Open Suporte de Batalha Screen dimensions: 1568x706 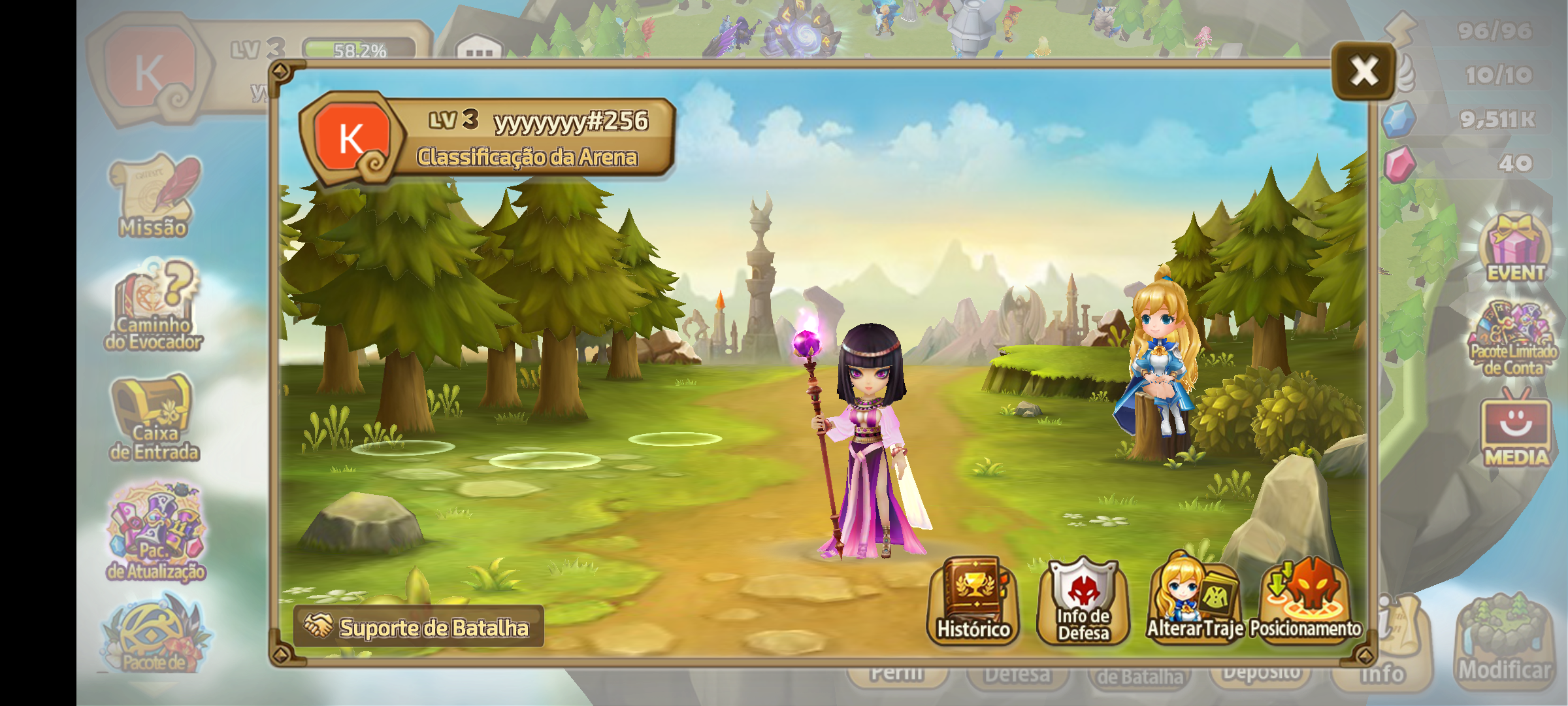click(419, 627)
